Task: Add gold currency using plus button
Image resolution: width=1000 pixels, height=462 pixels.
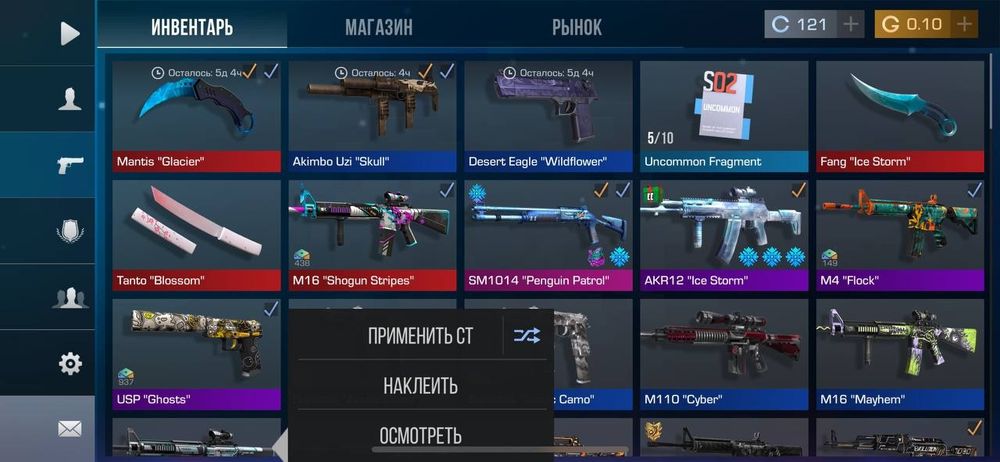Action: click(964, 24)
